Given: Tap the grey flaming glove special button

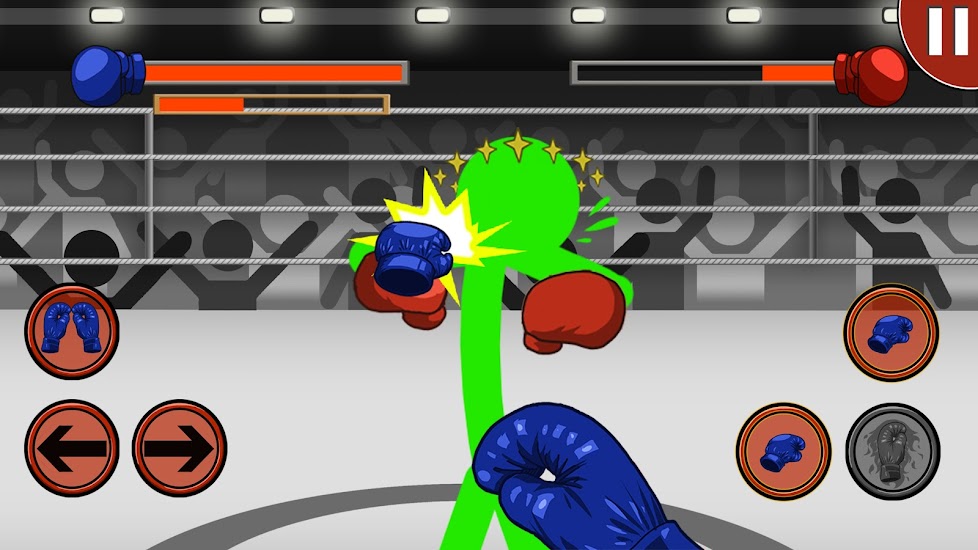Looking at the screenshot, I should click(x=892, y=451).
